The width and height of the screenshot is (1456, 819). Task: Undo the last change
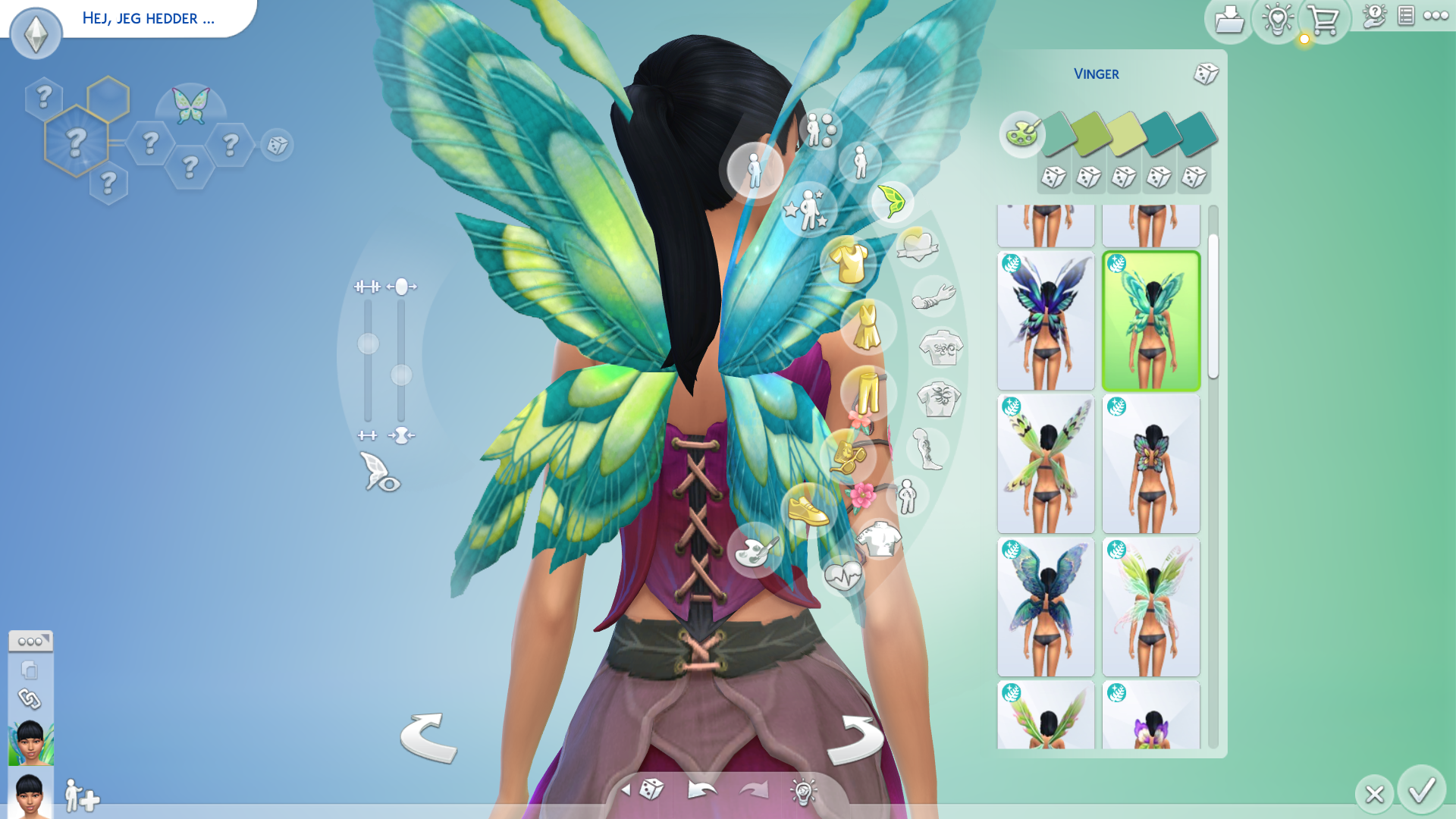[701, 790]
